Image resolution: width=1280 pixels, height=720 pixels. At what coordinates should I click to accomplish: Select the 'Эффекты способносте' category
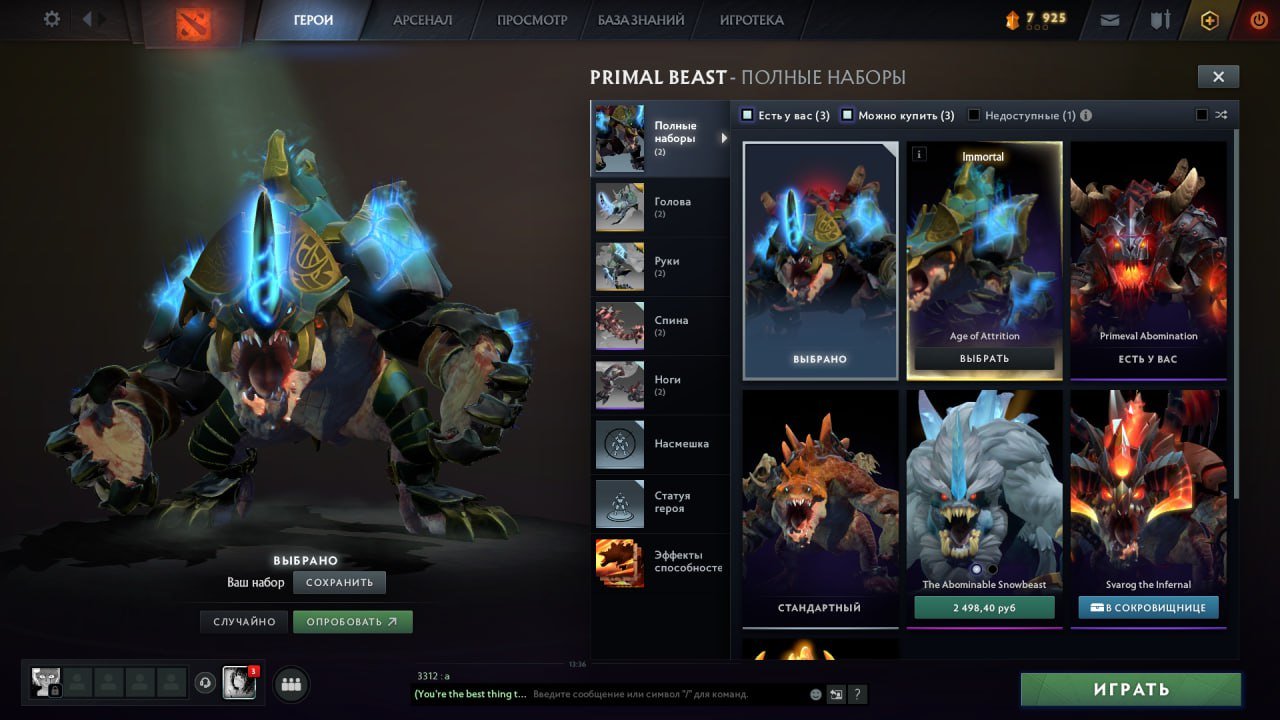(x=660, y=560)
